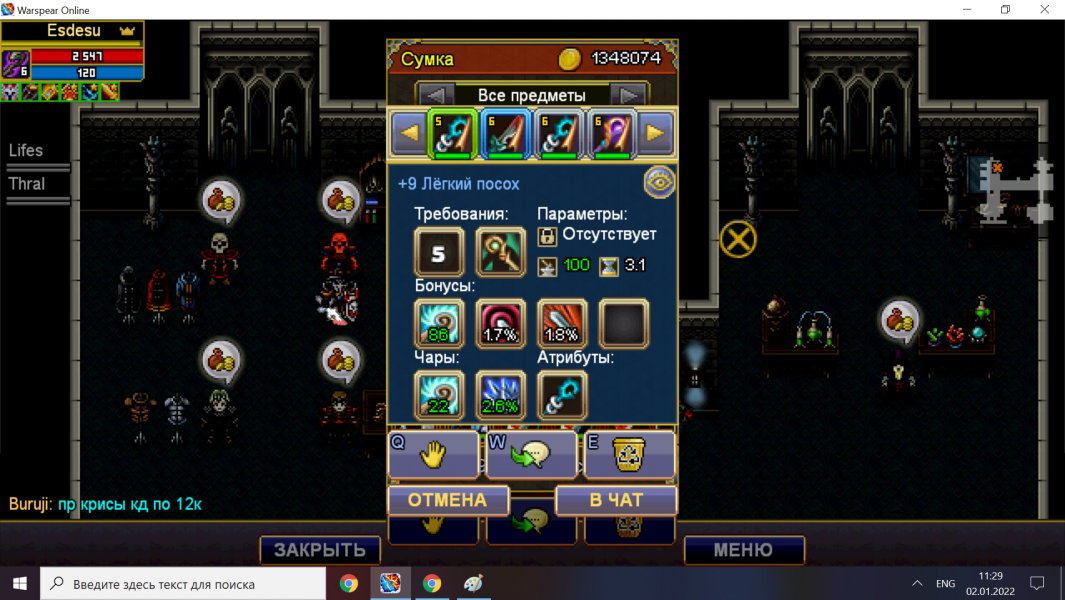Switch to next item category filter
The height and width of the screenshot is (600, 1065).
(x=627, y=96)
